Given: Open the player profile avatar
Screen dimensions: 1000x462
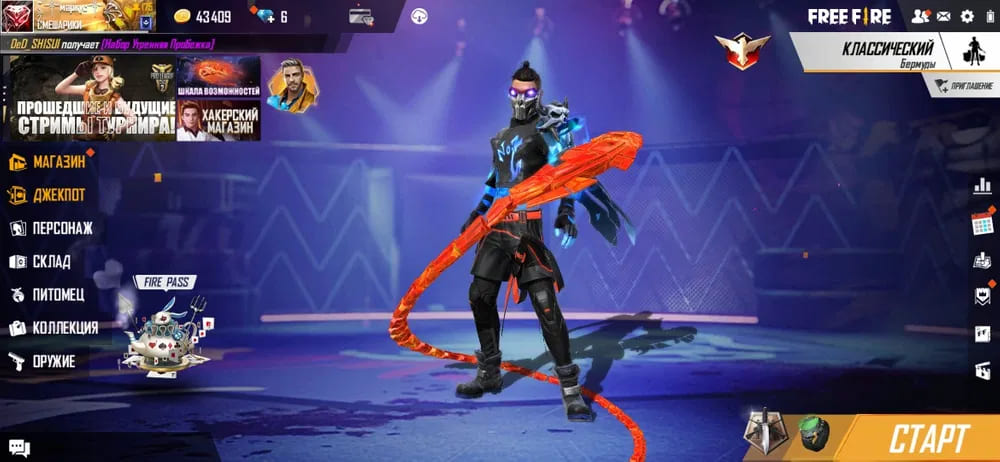Looking at the screenshot, I should 17,17.
